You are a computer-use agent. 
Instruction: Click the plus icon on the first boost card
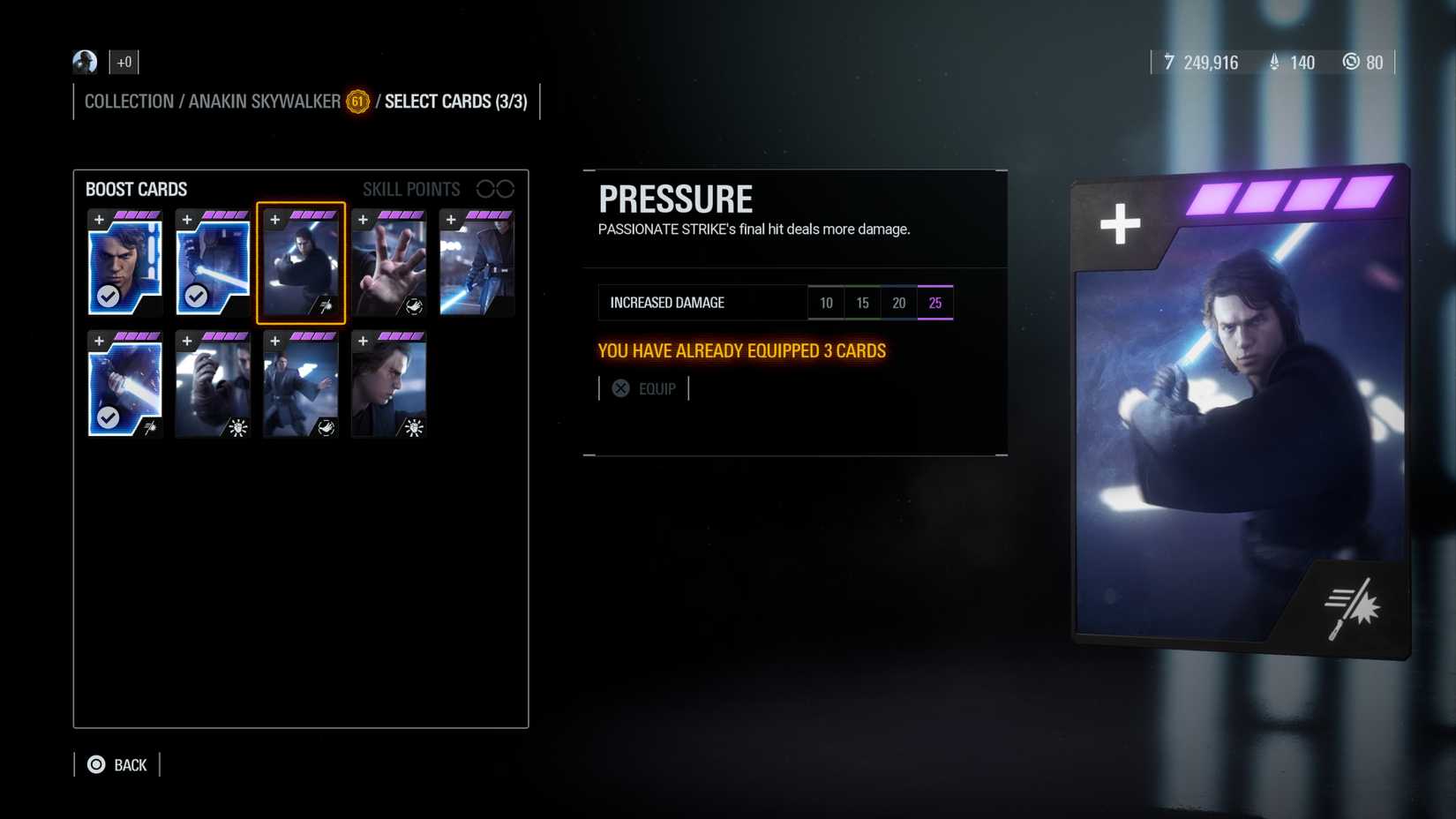pos(99,218)
